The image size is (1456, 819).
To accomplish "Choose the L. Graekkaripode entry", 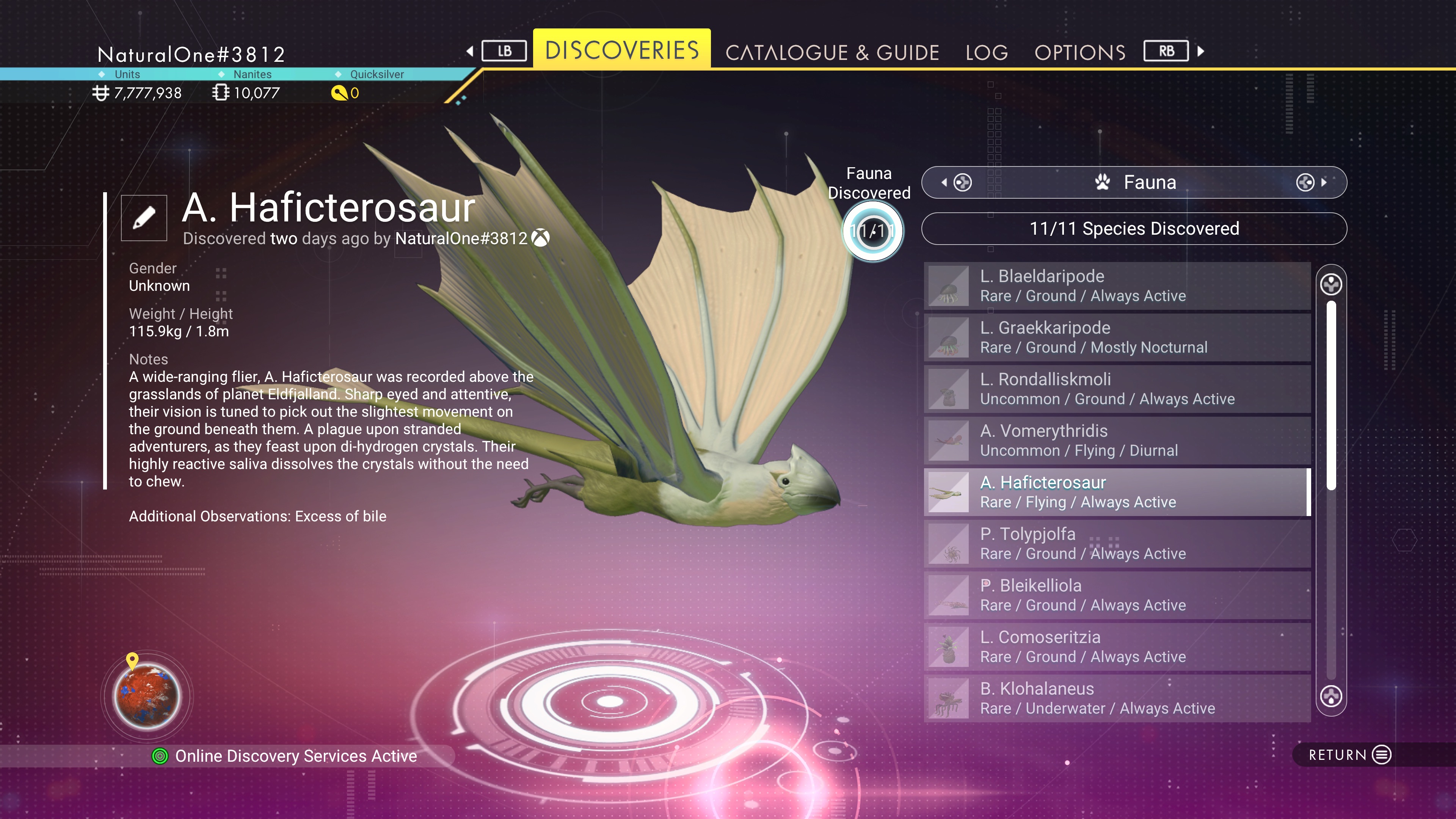I will (x=1117, y=337).
